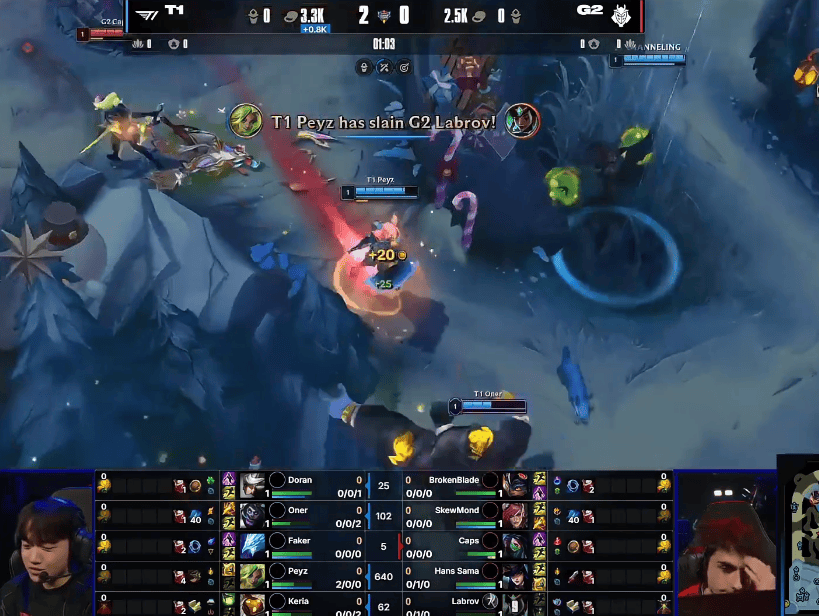This screenshot has height=616, width=819.
Task: Select BrokenBlade's champion portrait
Action: [x=516, y=484]
